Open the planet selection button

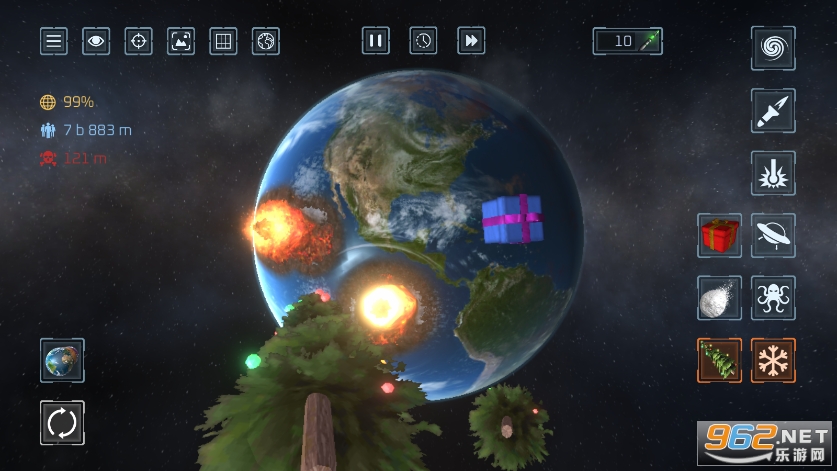(x=62, y=360)
